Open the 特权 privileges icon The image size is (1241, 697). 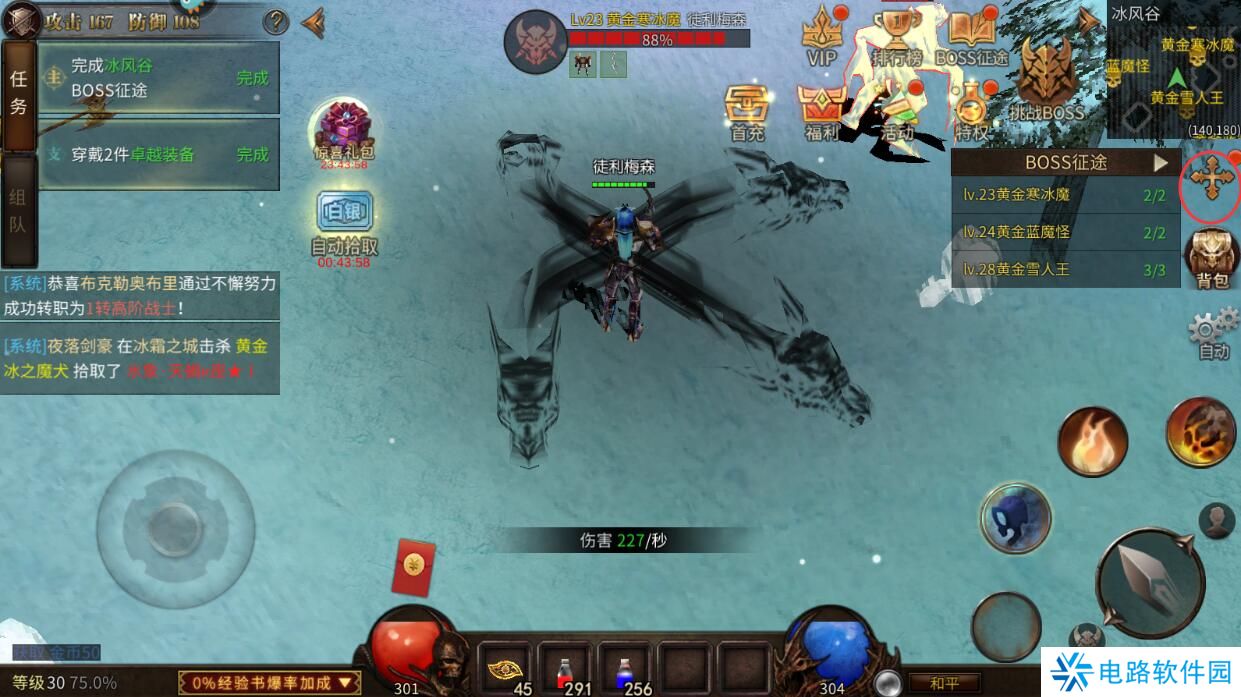coord(971,110)
